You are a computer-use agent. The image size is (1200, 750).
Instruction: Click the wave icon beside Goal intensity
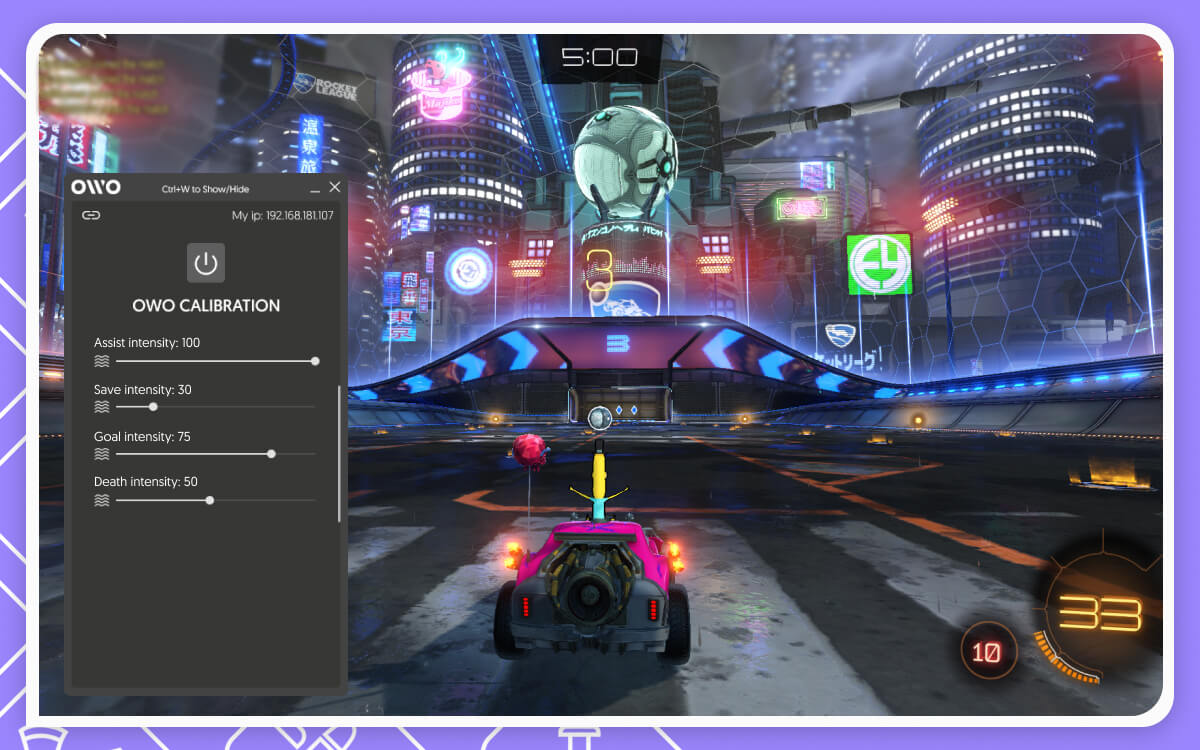101,454
